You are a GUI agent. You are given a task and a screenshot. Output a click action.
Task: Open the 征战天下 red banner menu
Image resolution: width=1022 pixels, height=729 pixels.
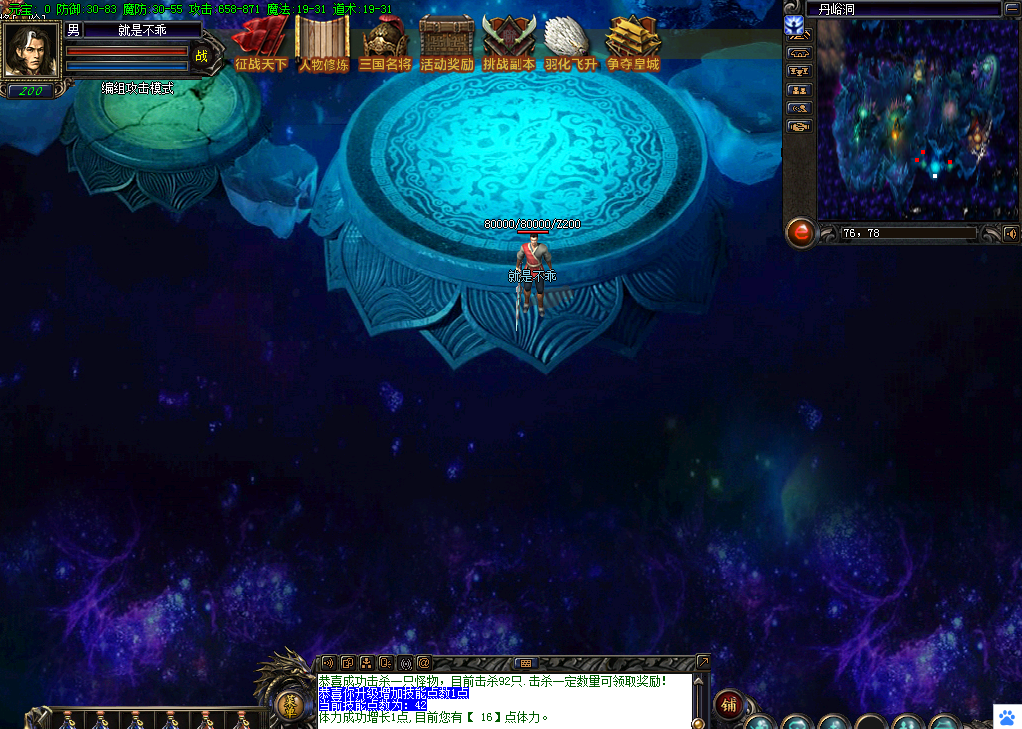click(261, 44)
